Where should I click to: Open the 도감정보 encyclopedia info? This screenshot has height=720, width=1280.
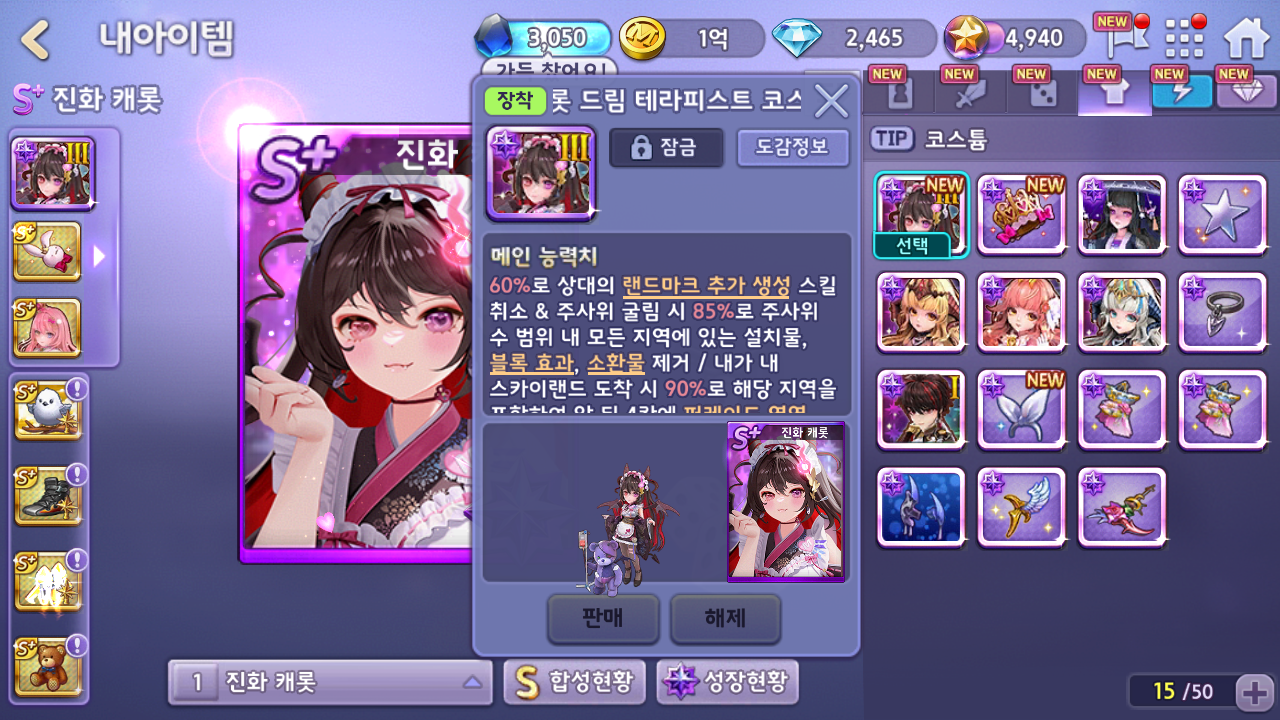[792, 148]
